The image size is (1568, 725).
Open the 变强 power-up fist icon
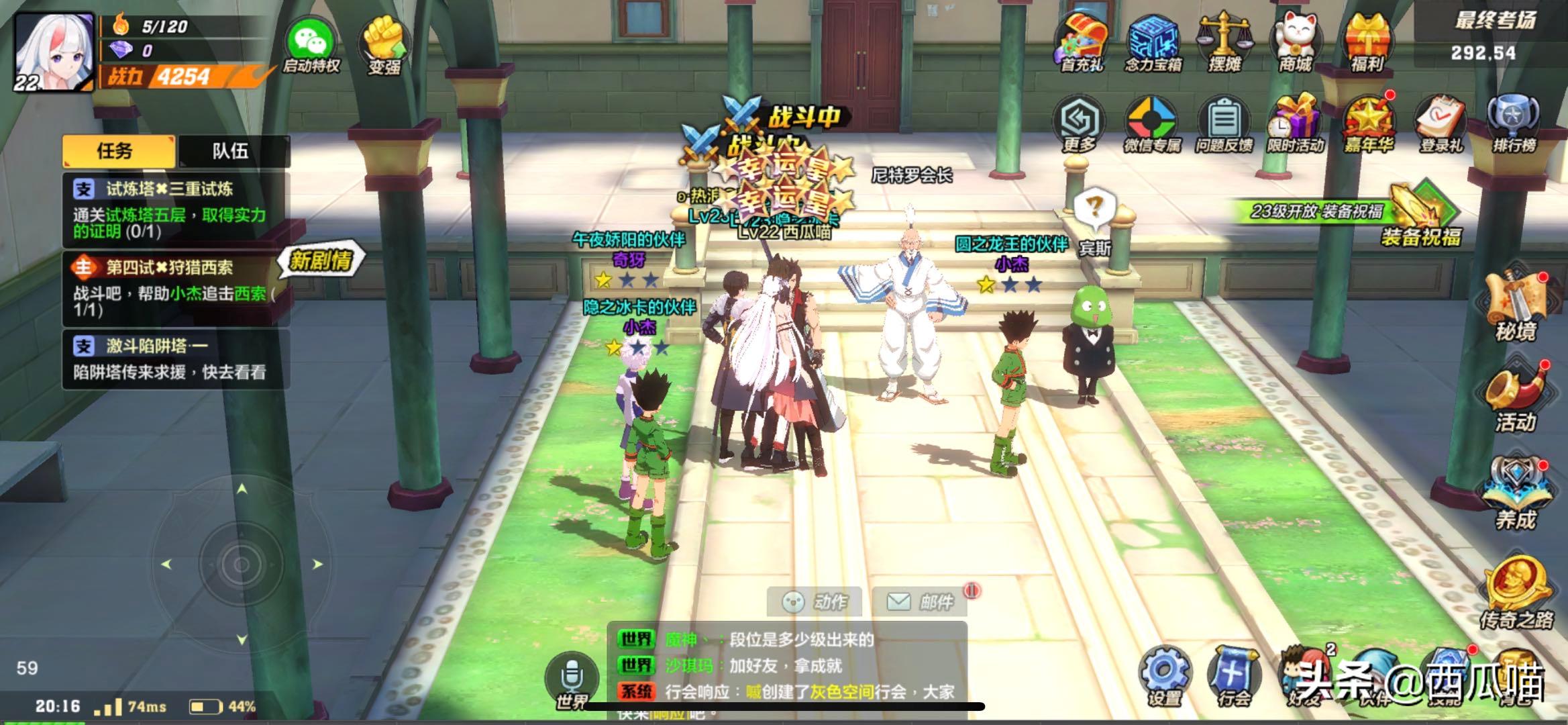384,44
